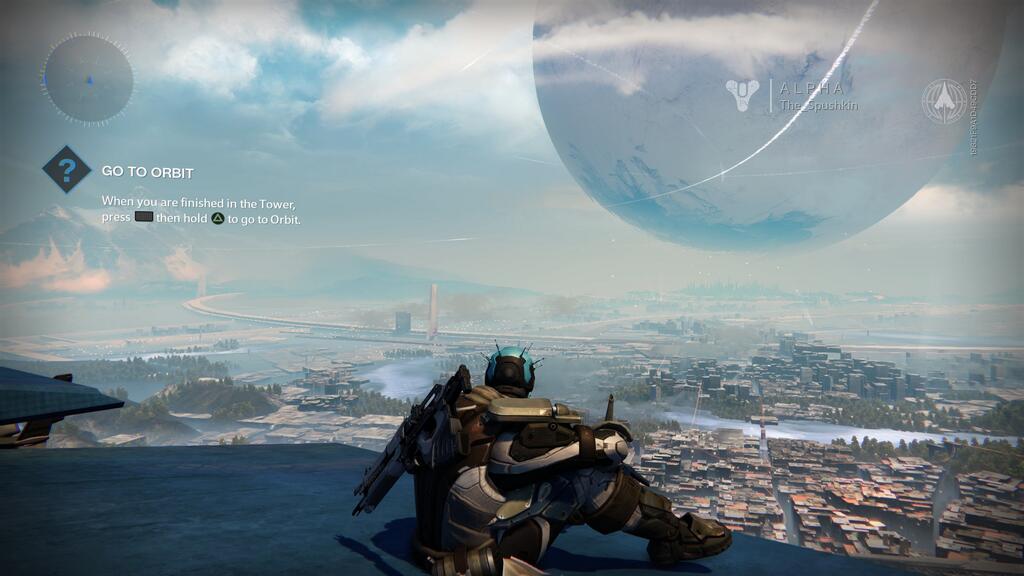The height and width of the screenshot is (576, 1024).
Task: Click the Destiny Alpha tricorn logo
Action: 742,96
